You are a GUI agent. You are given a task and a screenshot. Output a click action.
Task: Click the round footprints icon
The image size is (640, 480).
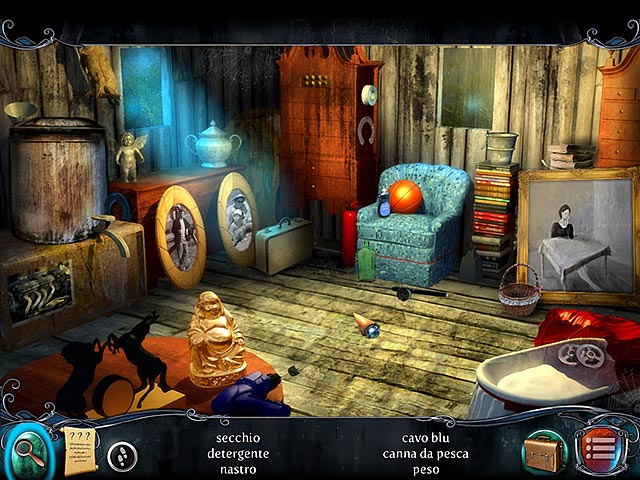click(122, 456)
